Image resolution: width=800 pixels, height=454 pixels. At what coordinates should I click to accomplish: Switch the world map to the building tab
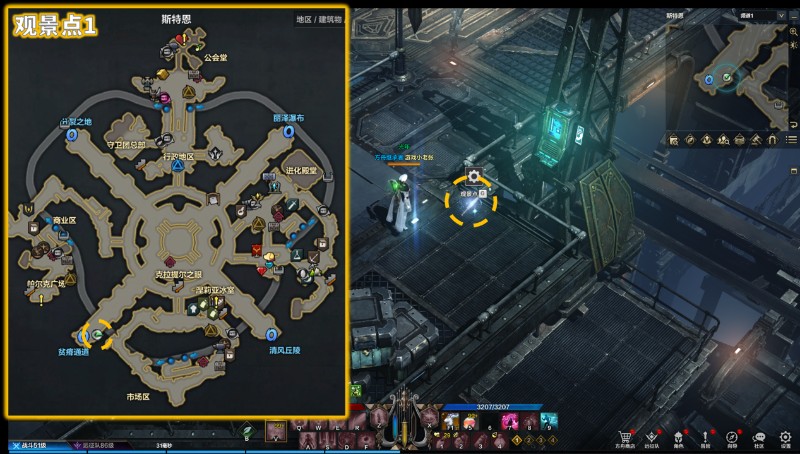tap(330, 19)
